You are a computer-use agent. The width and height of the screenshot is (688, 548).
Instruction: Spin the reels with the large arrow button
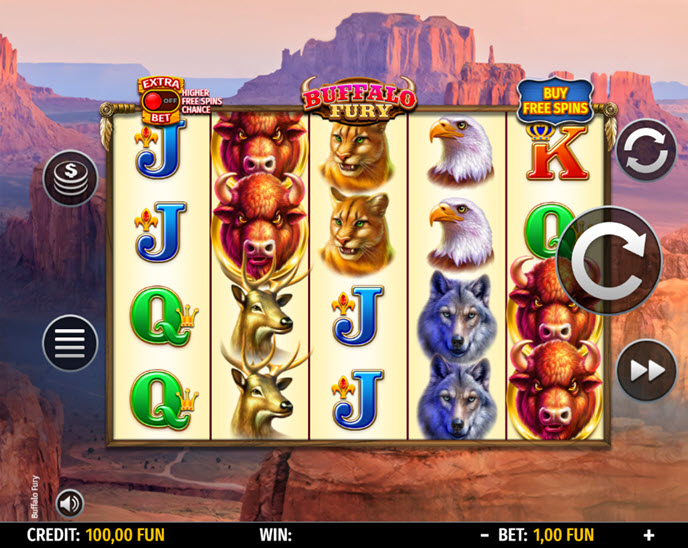[609, 261]
